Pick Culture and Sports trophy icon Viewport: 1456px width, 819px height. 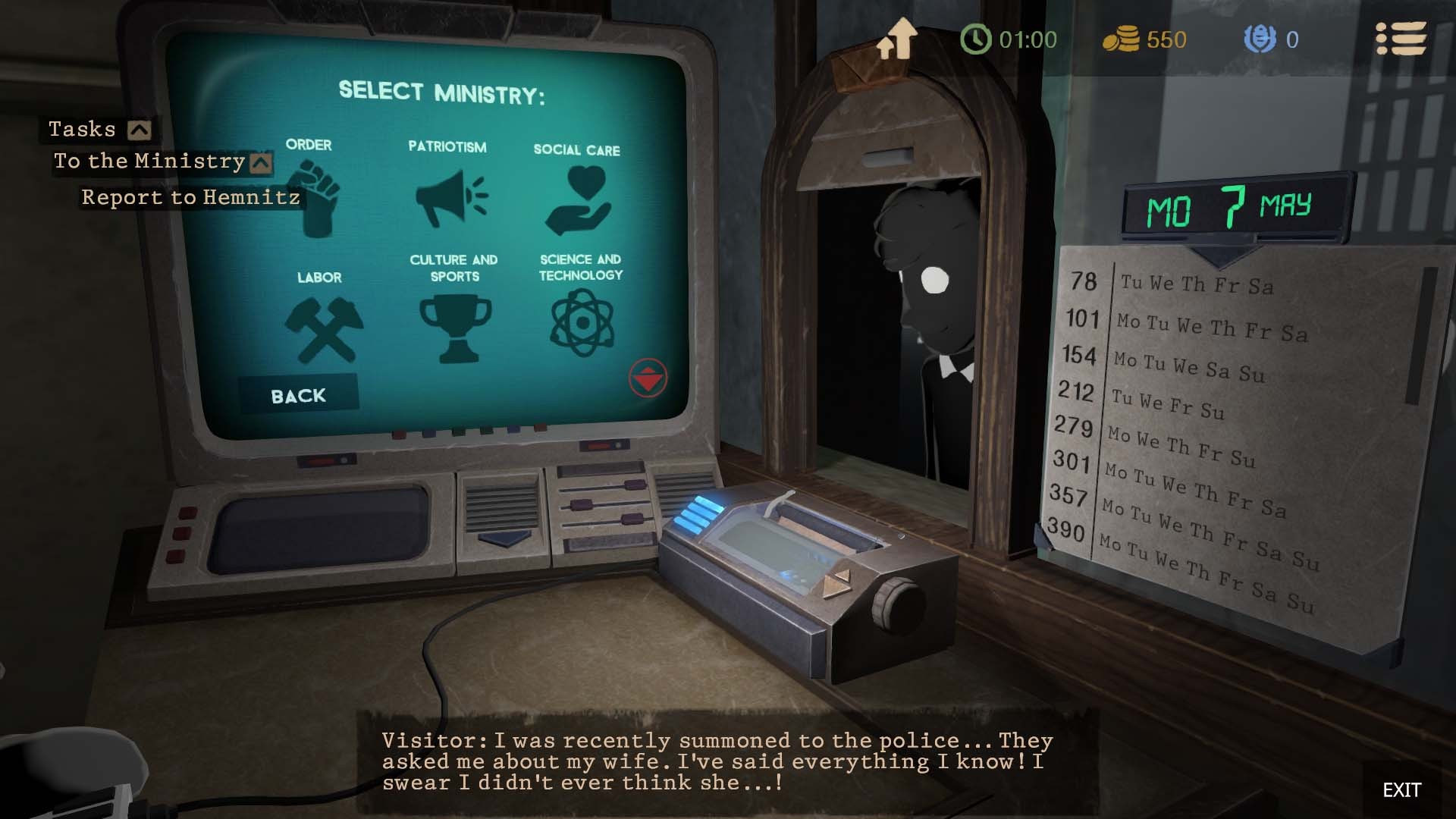coord(455,326)
